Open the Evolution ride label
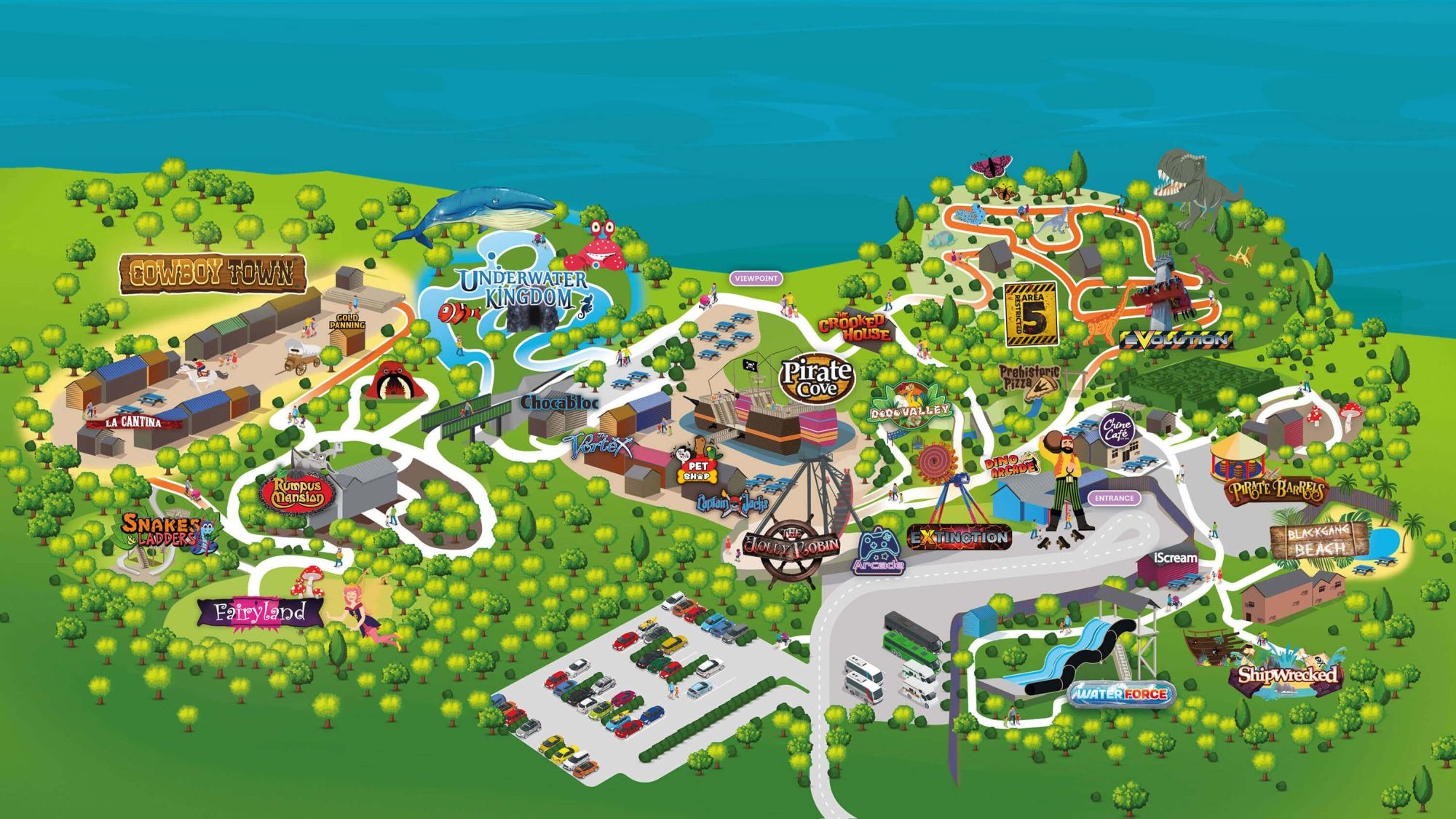 tap(1175, 339)
